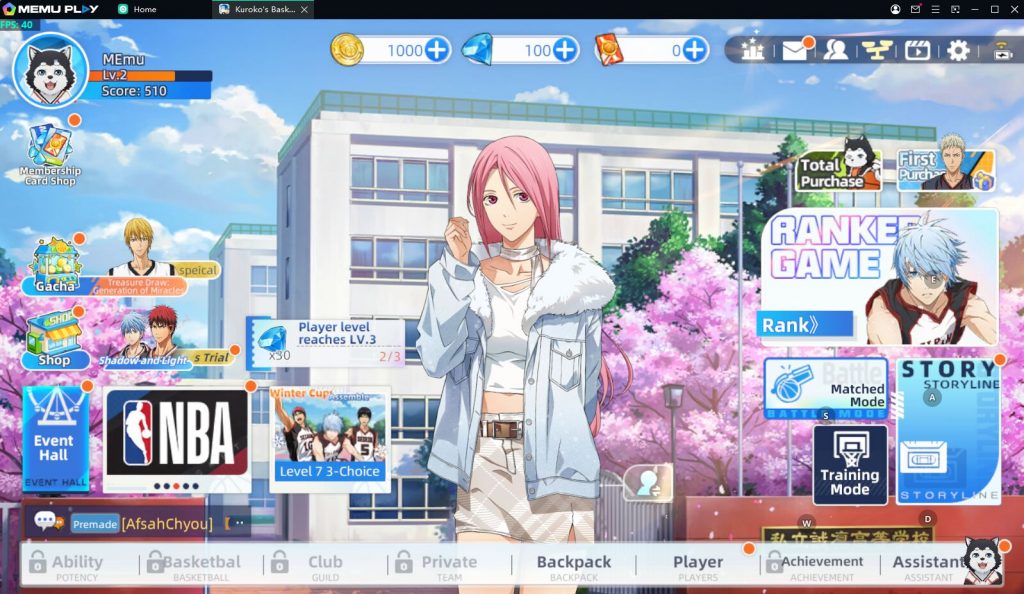Add more gold coins

437,50
